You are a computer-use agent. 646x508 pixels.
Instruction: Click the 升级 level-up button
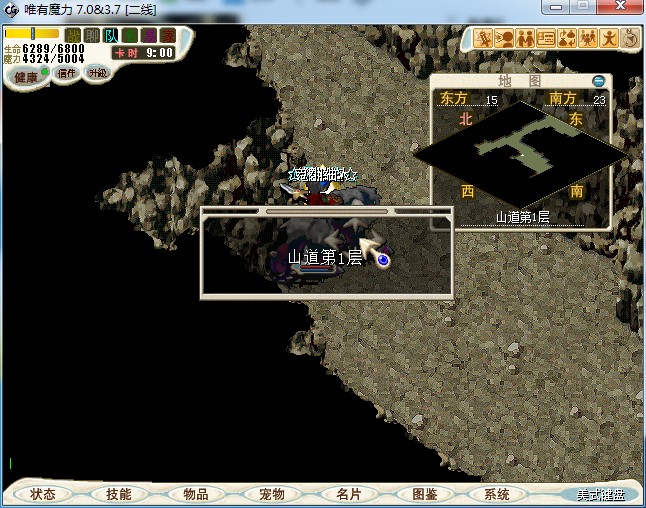click(x=97, y=73)
